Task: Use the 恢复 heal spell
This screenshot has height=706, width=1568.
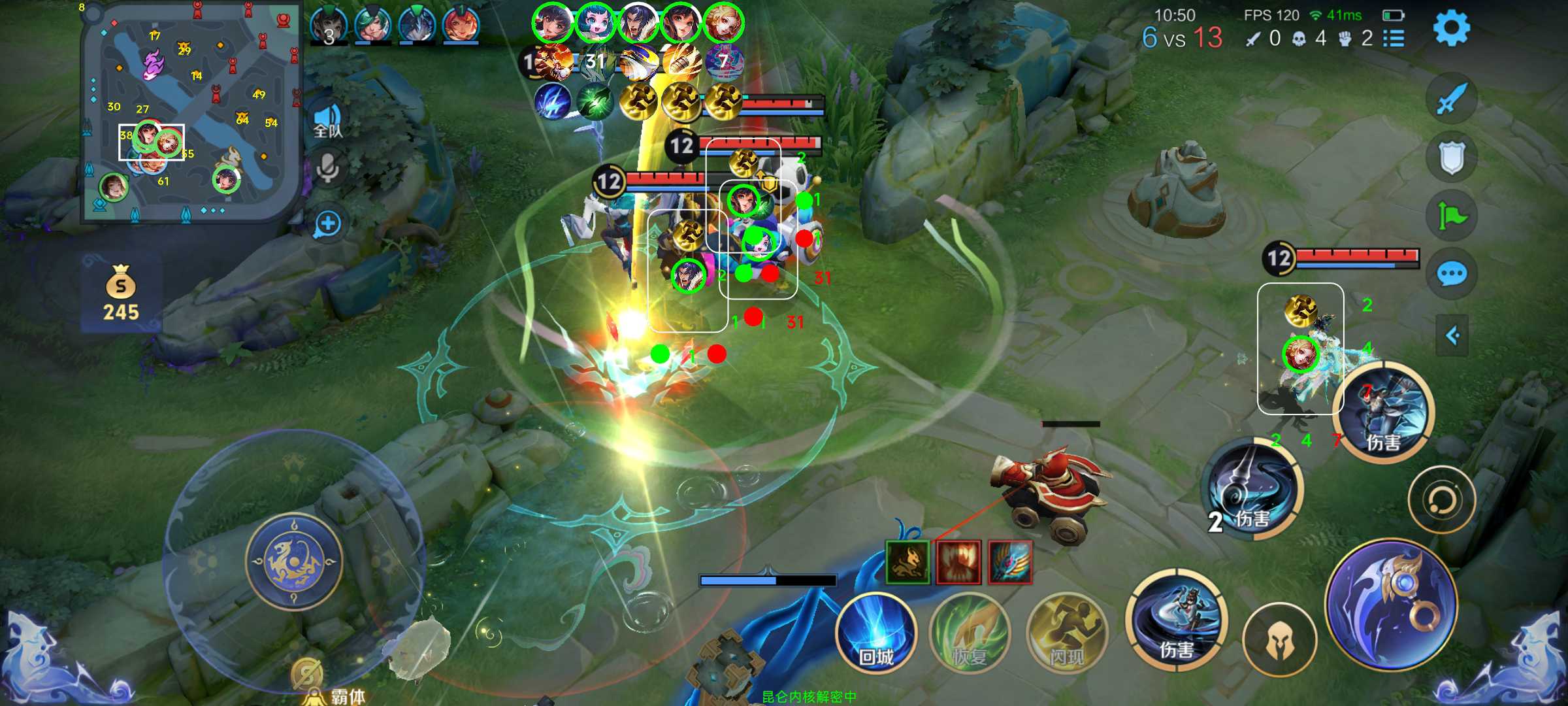Action: coord(970,633)
